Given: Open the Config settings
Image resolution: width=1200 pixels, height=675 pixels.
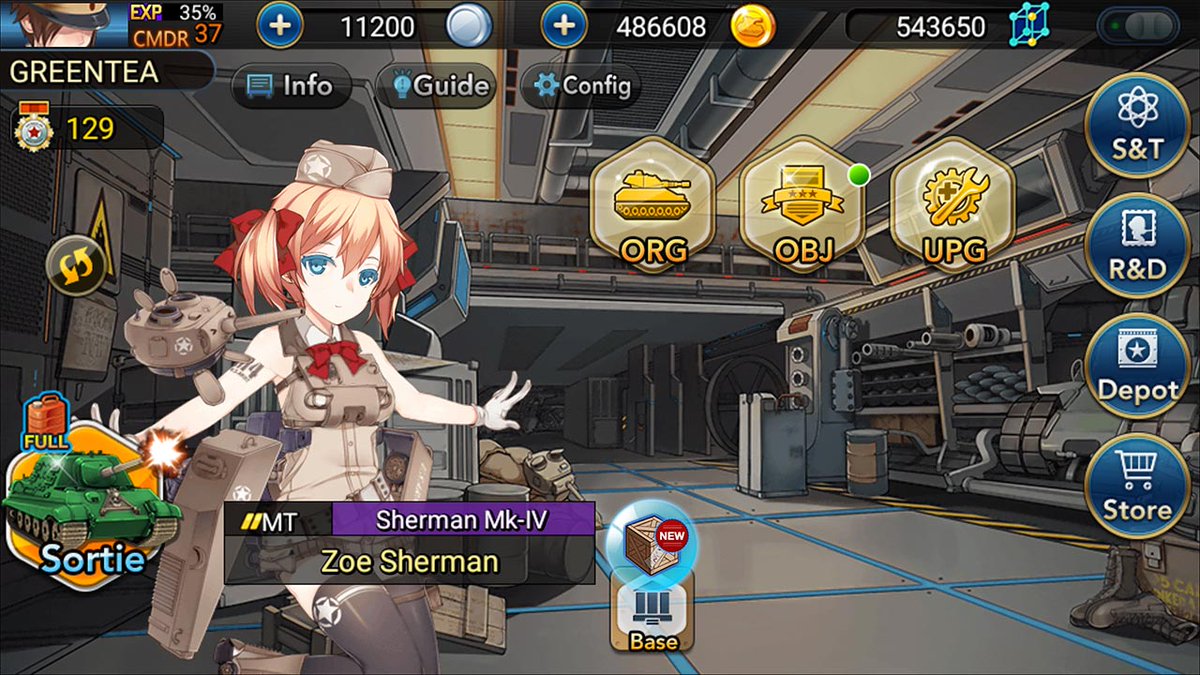Looking at the screenshot, I should click(582, 86).
